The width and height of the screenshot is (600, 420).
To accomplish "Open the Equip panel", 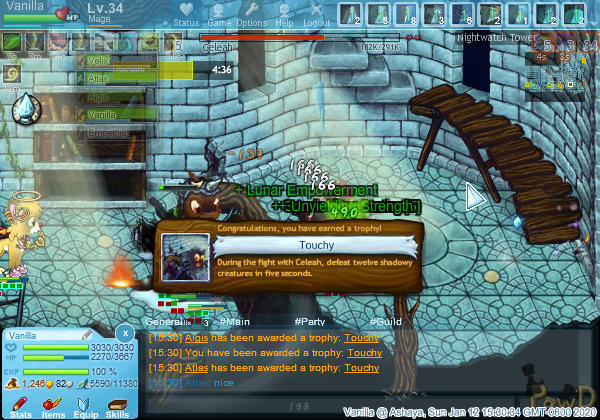I will (85, 404).
